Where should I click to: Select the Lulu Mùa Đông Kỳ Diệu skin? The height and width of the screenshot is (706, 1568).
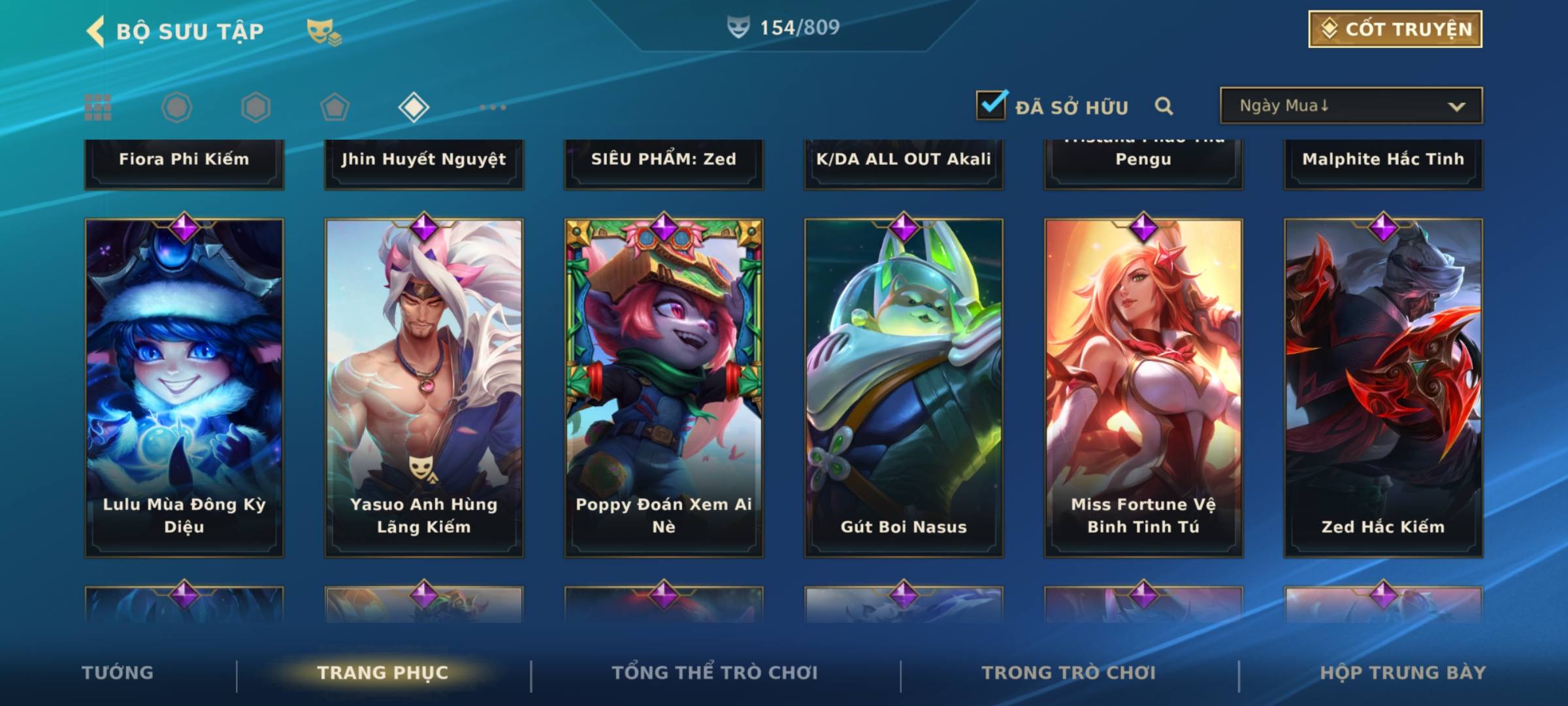coord(184,387)
